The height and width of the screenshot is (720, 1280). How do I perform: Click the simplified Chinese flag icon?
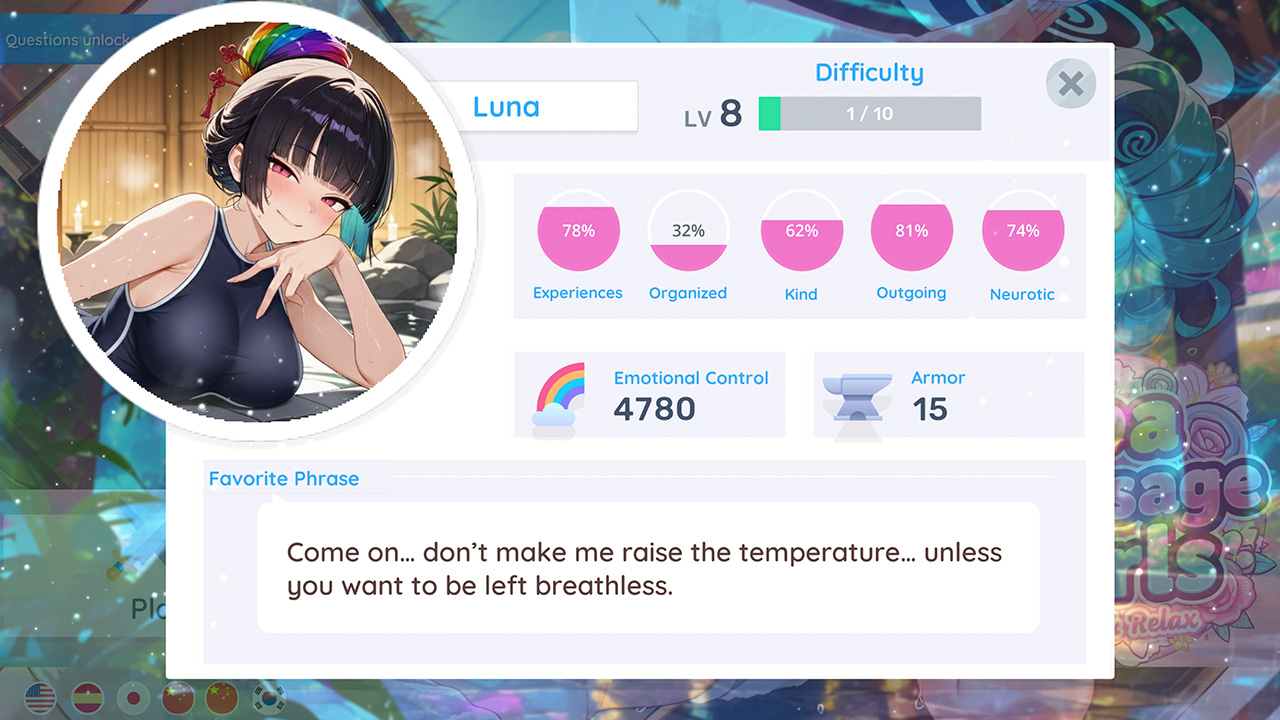pos(221,698)
